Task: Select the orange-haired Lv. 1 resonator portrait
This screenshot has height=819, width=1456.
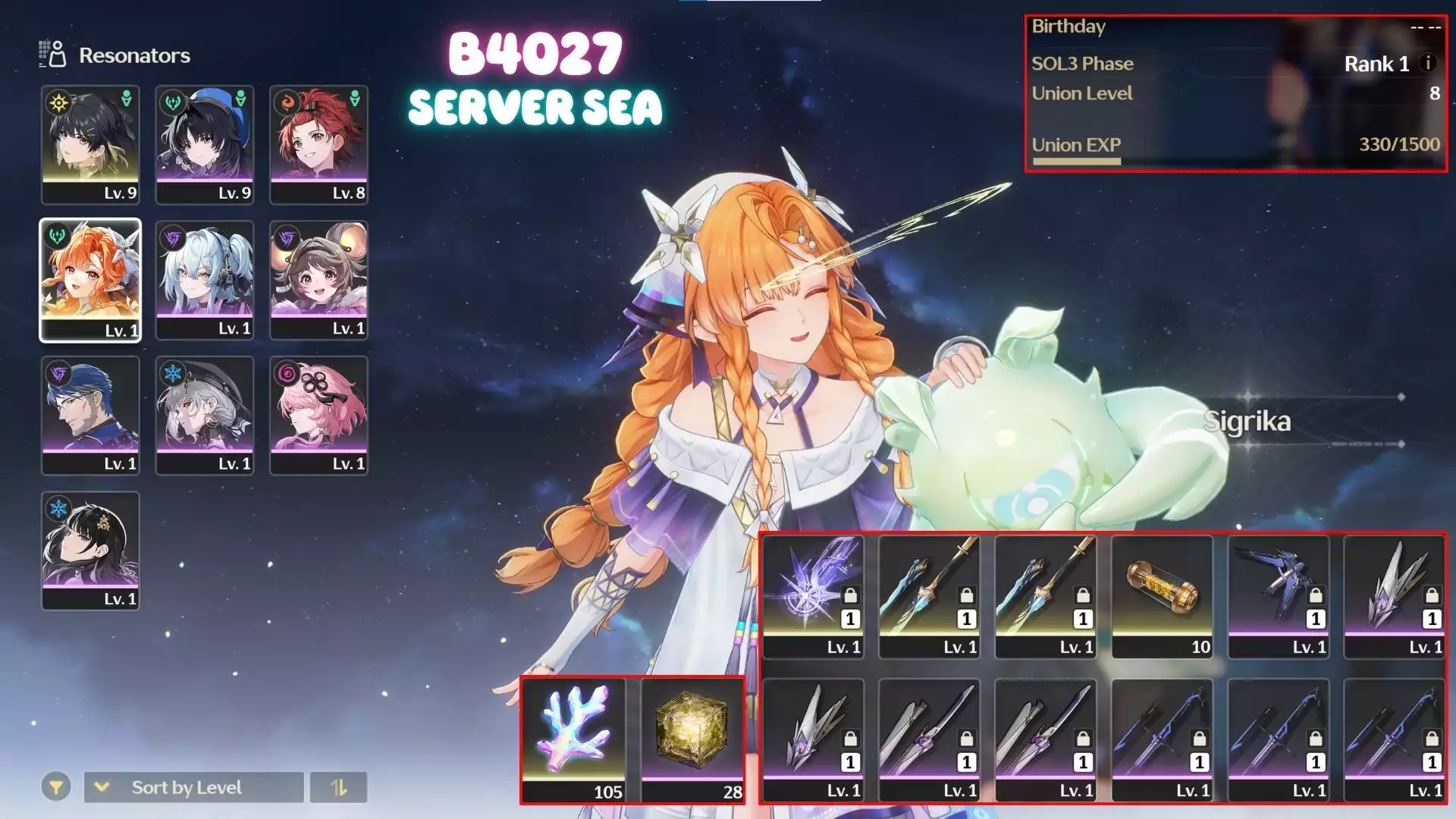Action: pyautogui.click(x=90, y=280)
